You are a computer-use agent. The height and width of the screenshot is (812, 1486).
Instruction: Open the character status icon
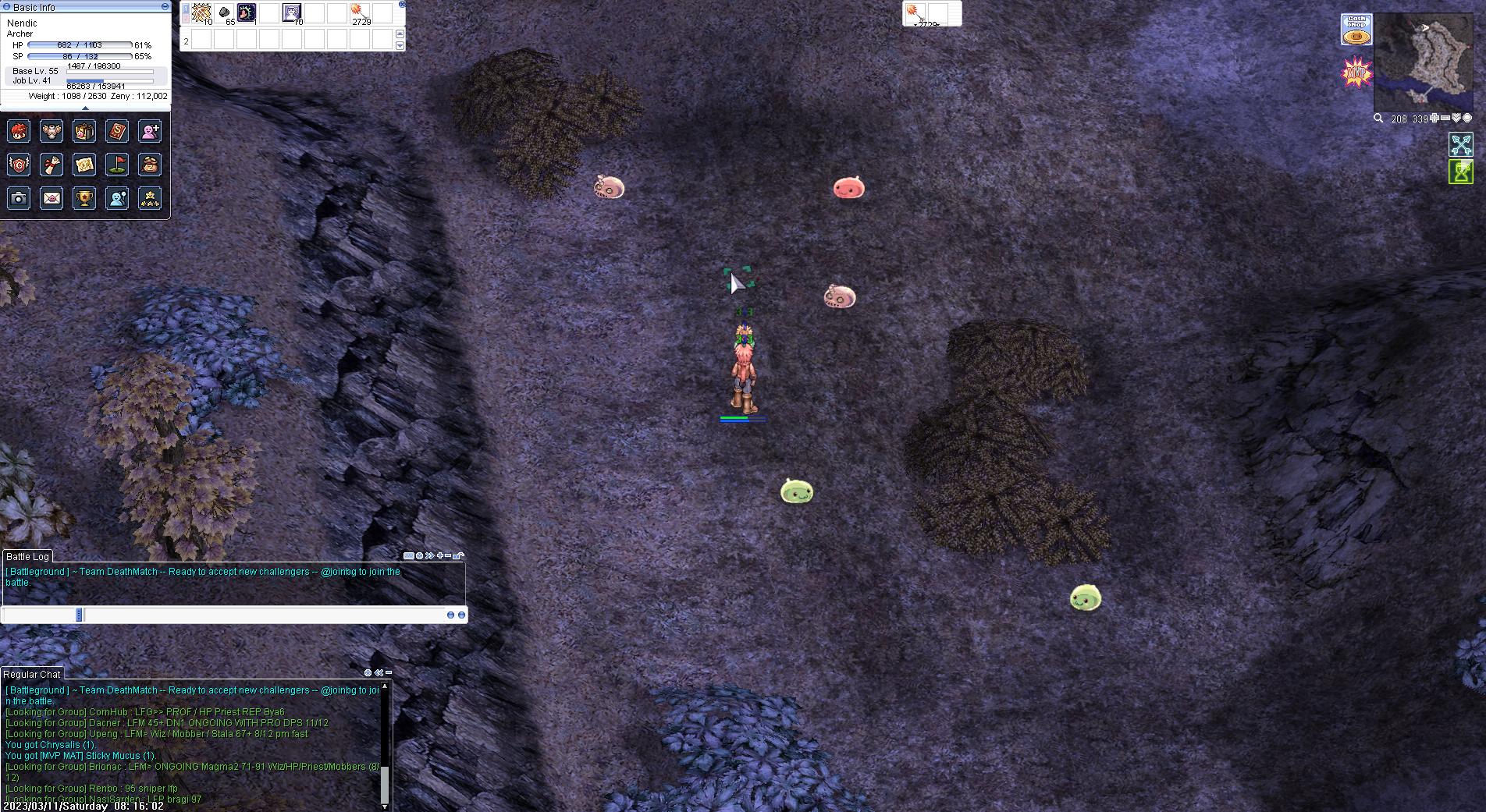(17, 131)
